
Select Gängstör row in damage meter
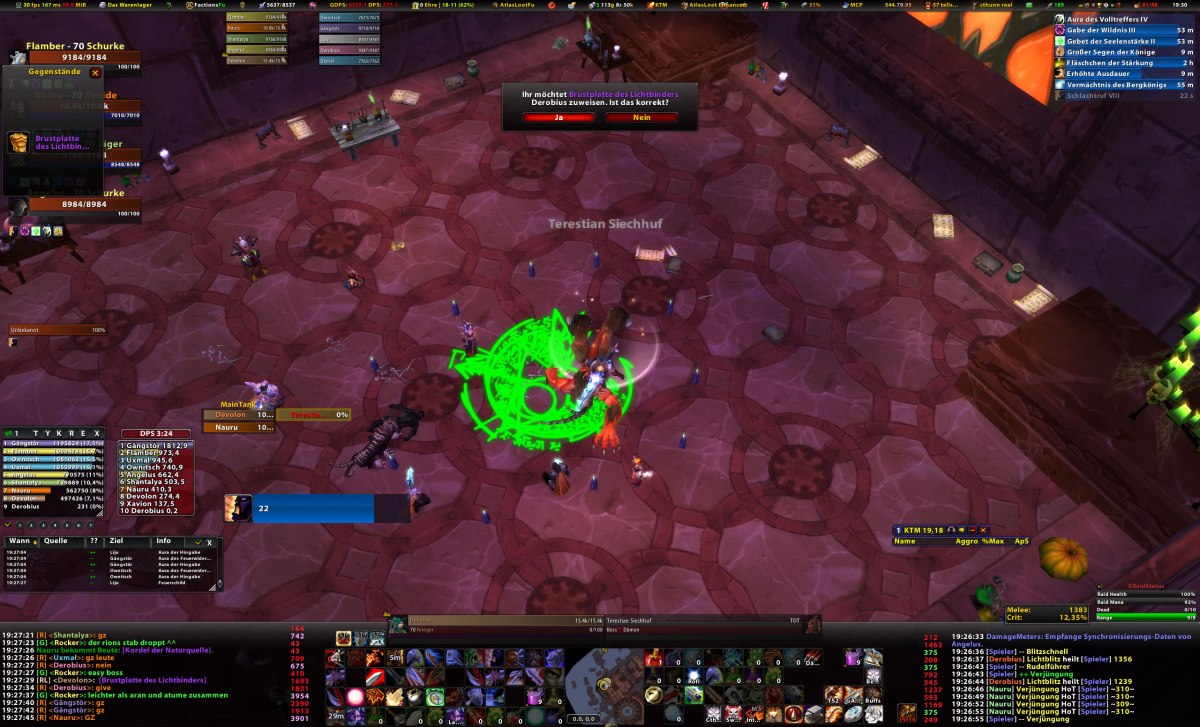point(60,443)
